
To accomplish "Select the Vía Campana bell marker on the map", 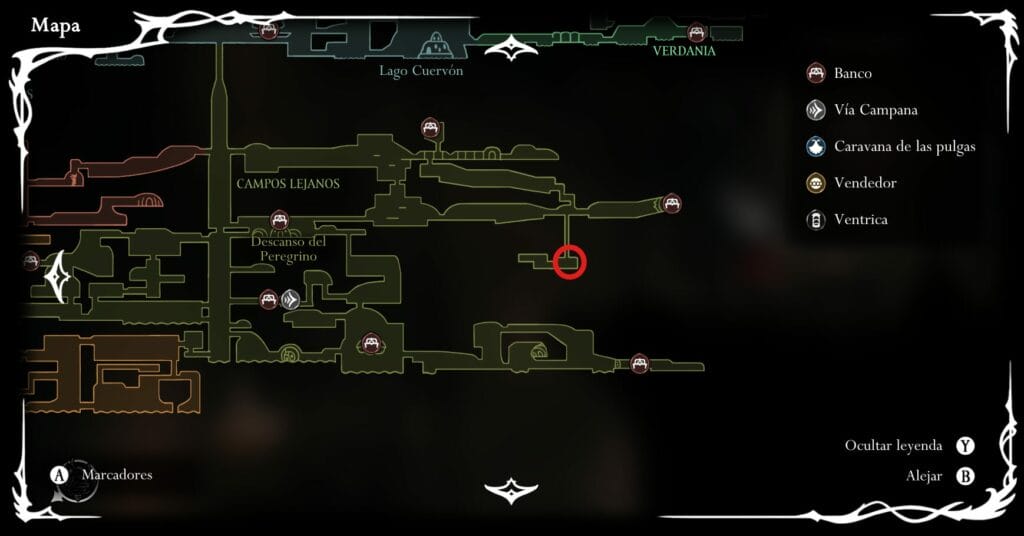I will 291,298.
